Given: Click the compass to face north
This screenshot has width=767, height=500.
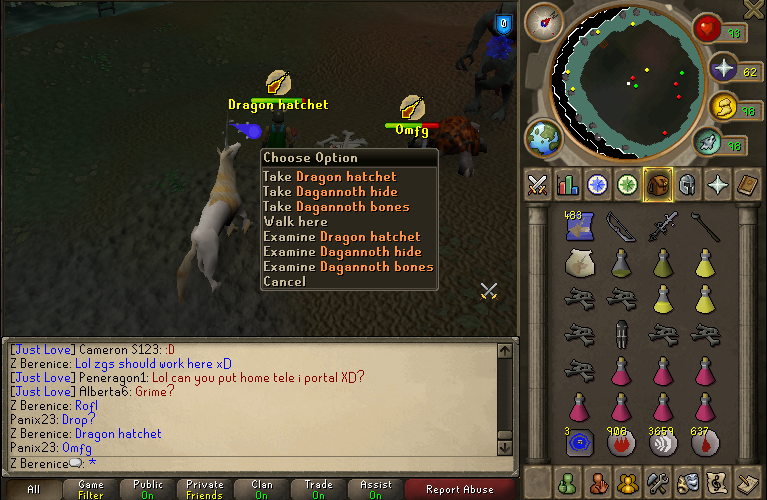Looking at the screenshot, I should pos(546,19).
